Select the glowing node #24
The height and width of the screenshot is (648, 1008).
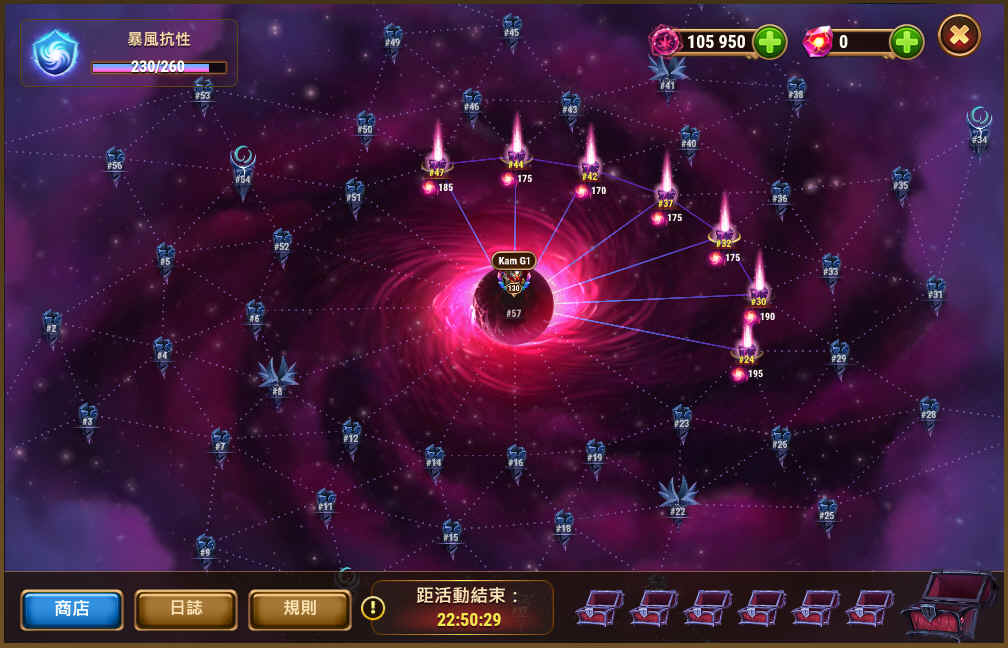pyautogui.click(x=747, y=348)
